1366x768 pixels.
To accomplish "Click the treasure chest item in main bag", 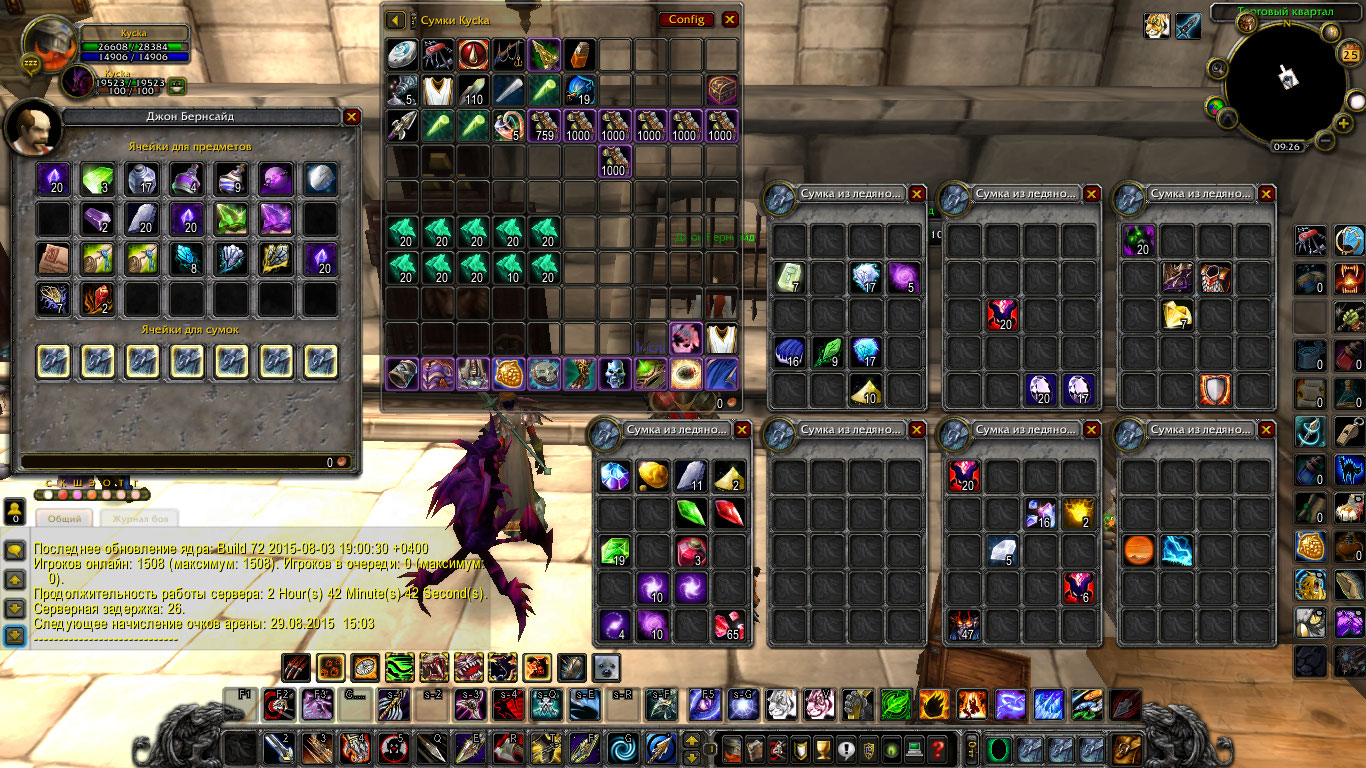I will point(721,90).
